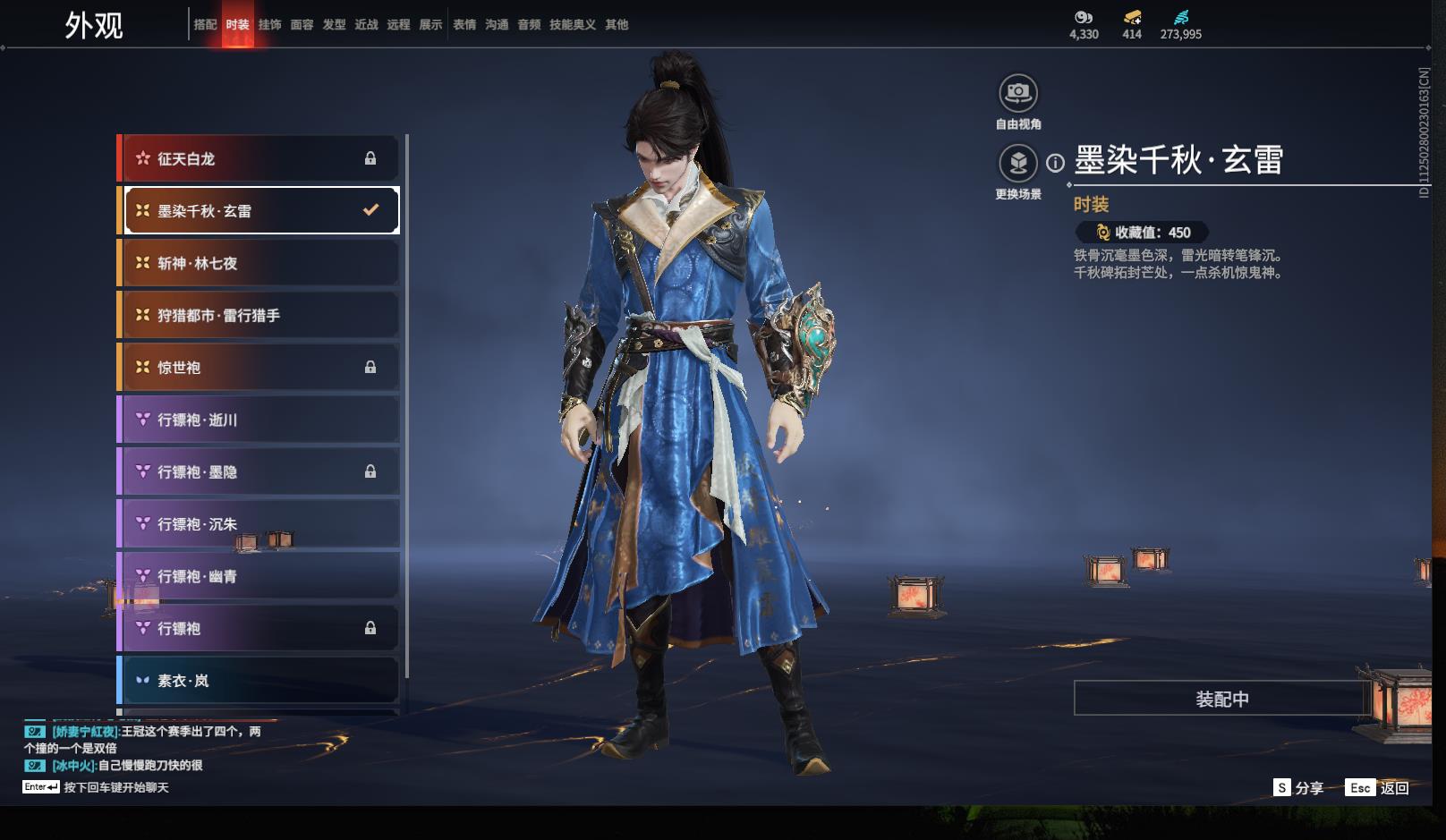Select the 素衣·岚 outfit

point(259,681)
